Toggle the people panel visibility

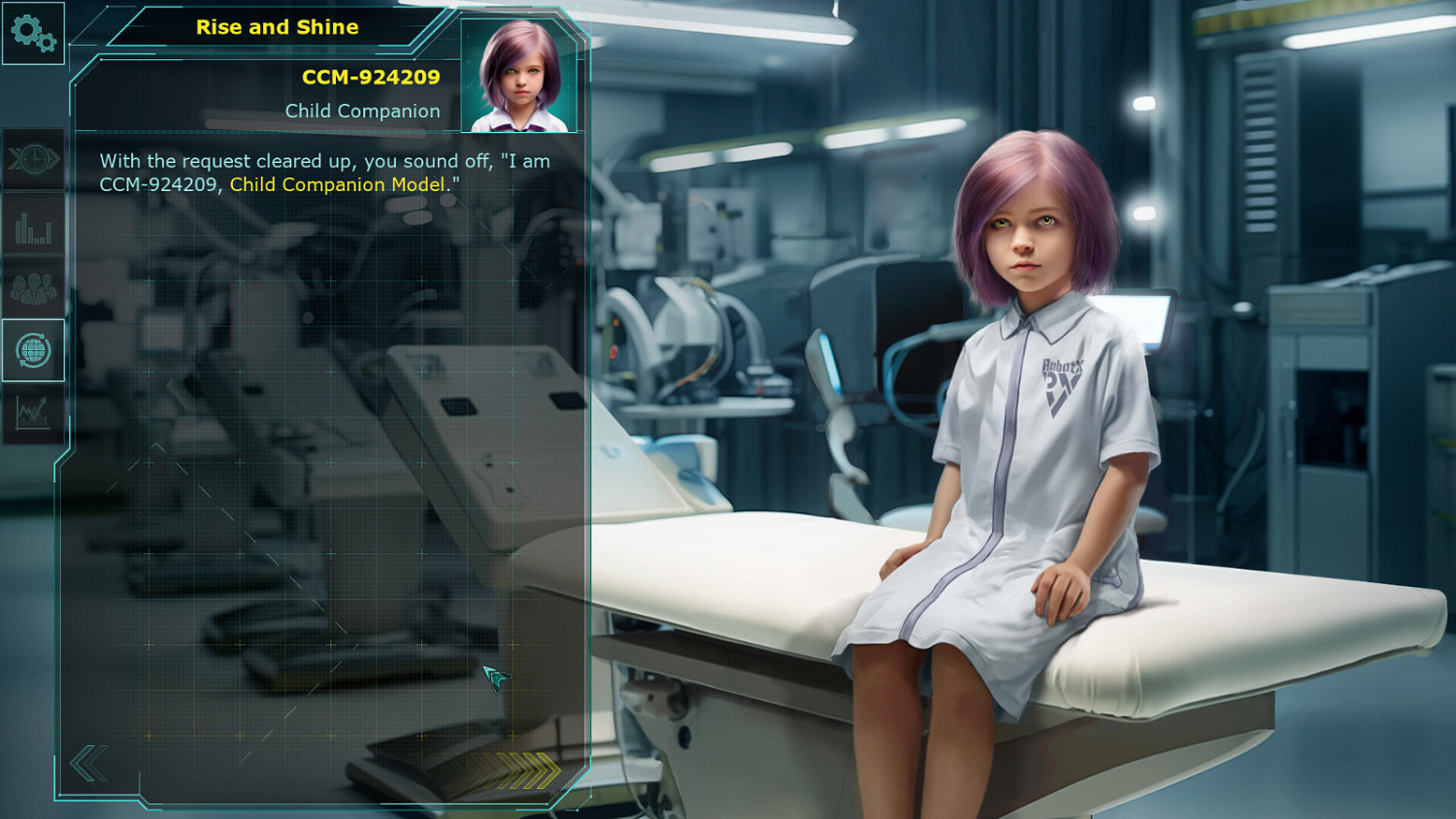pos(32,287)
